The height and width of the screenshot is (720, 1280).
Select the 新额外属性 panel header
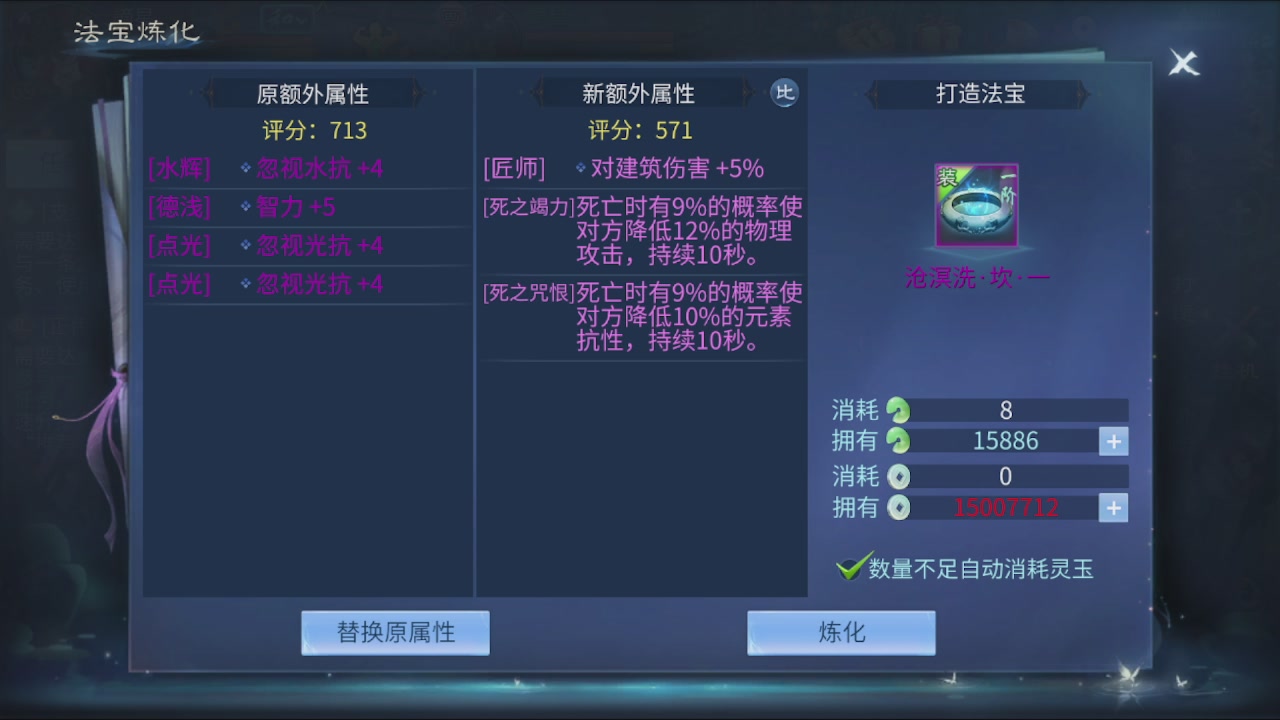(x=640, y=93)
